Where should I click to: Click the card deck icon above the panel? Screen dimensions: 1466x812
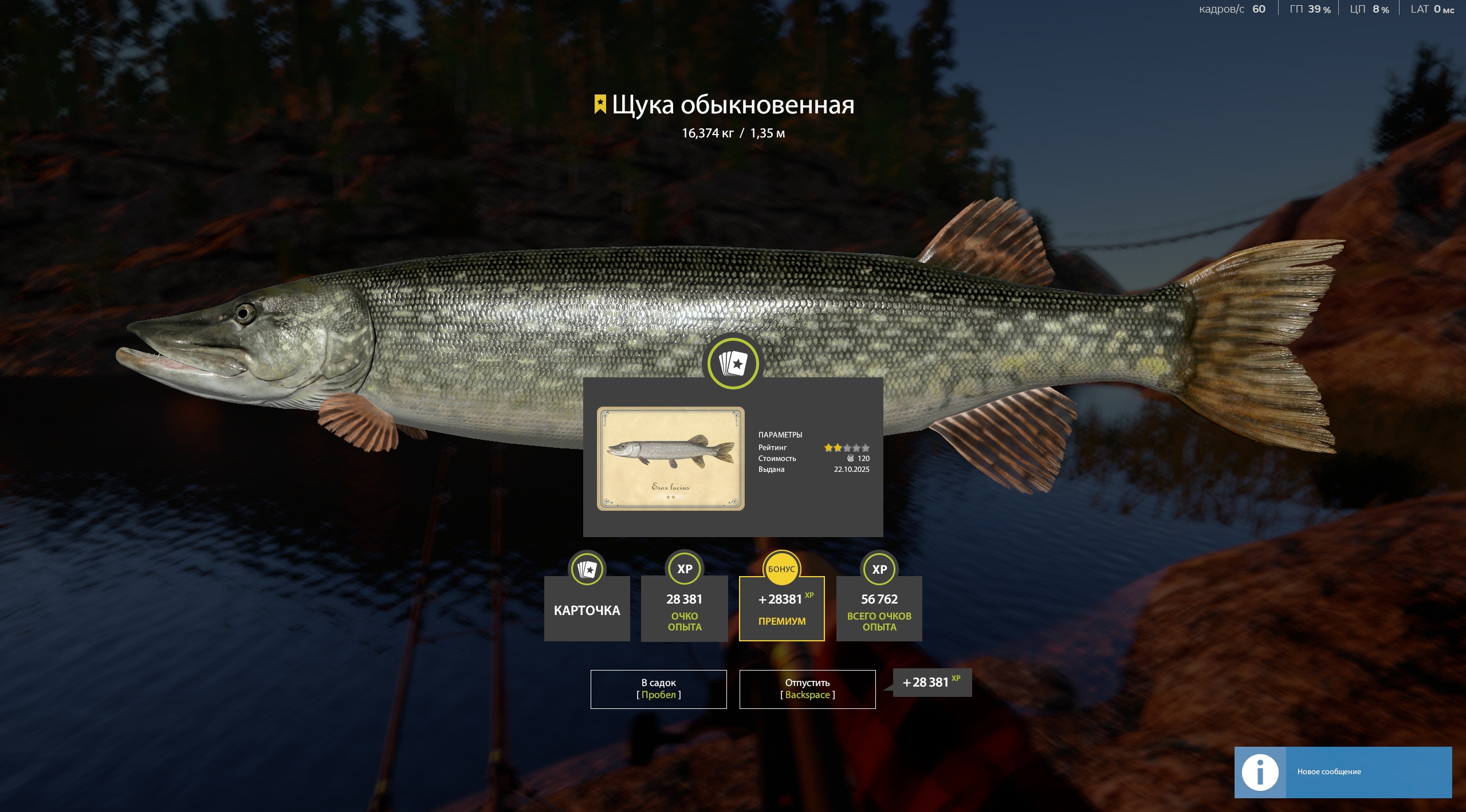tap(733, 363)
